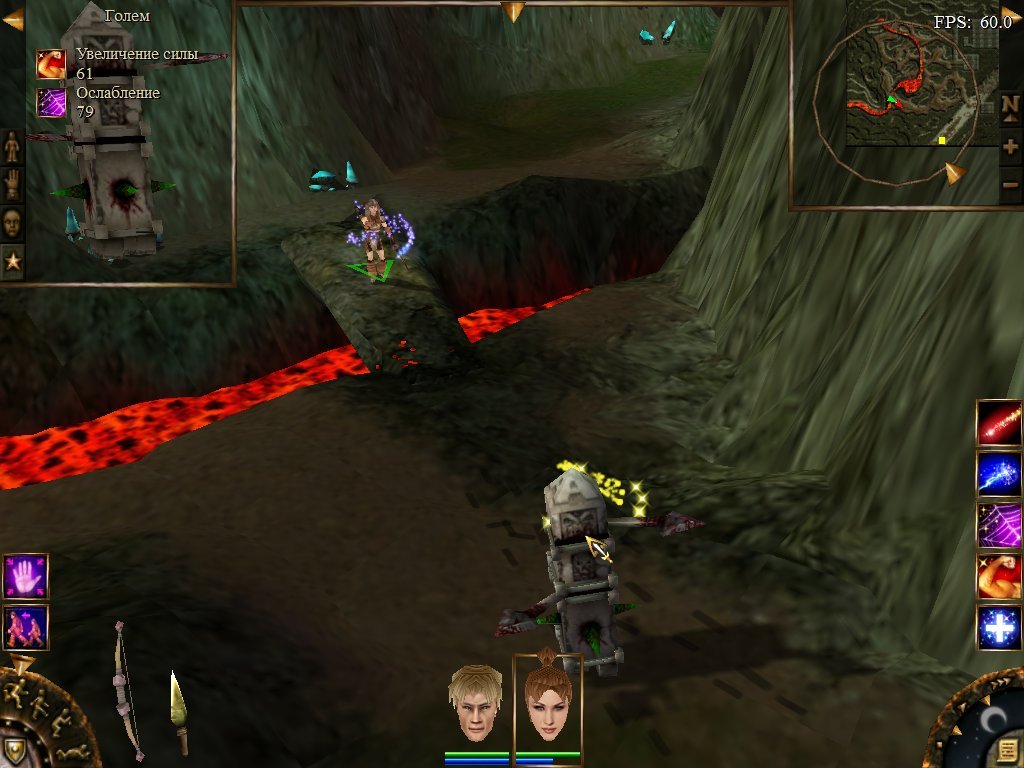1024x768 pixels.
Task: Click the purple web weakening effect icon
Action: pos(51,102)
